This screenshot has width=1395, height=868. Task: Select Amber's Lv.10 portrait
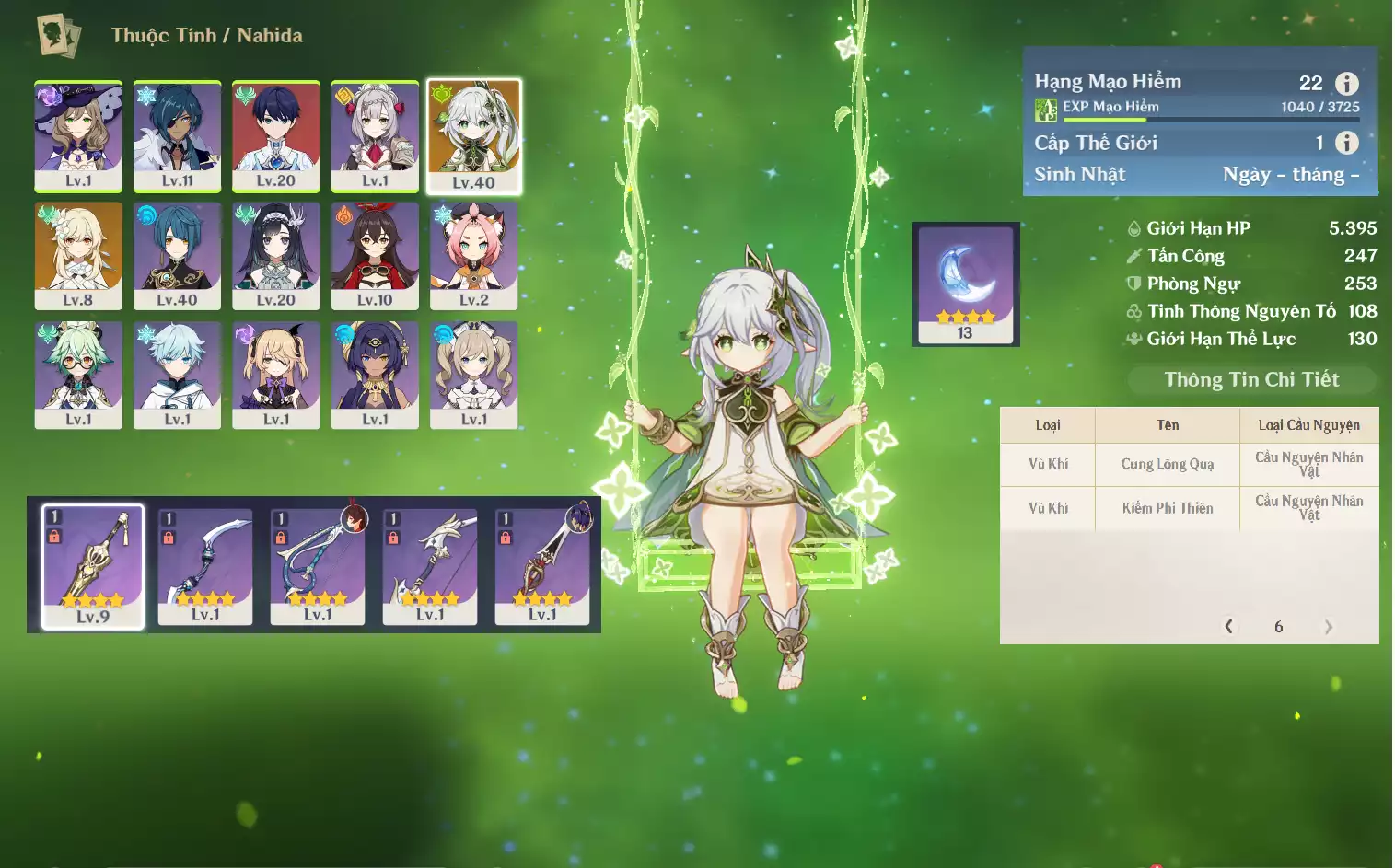(375, 255)
